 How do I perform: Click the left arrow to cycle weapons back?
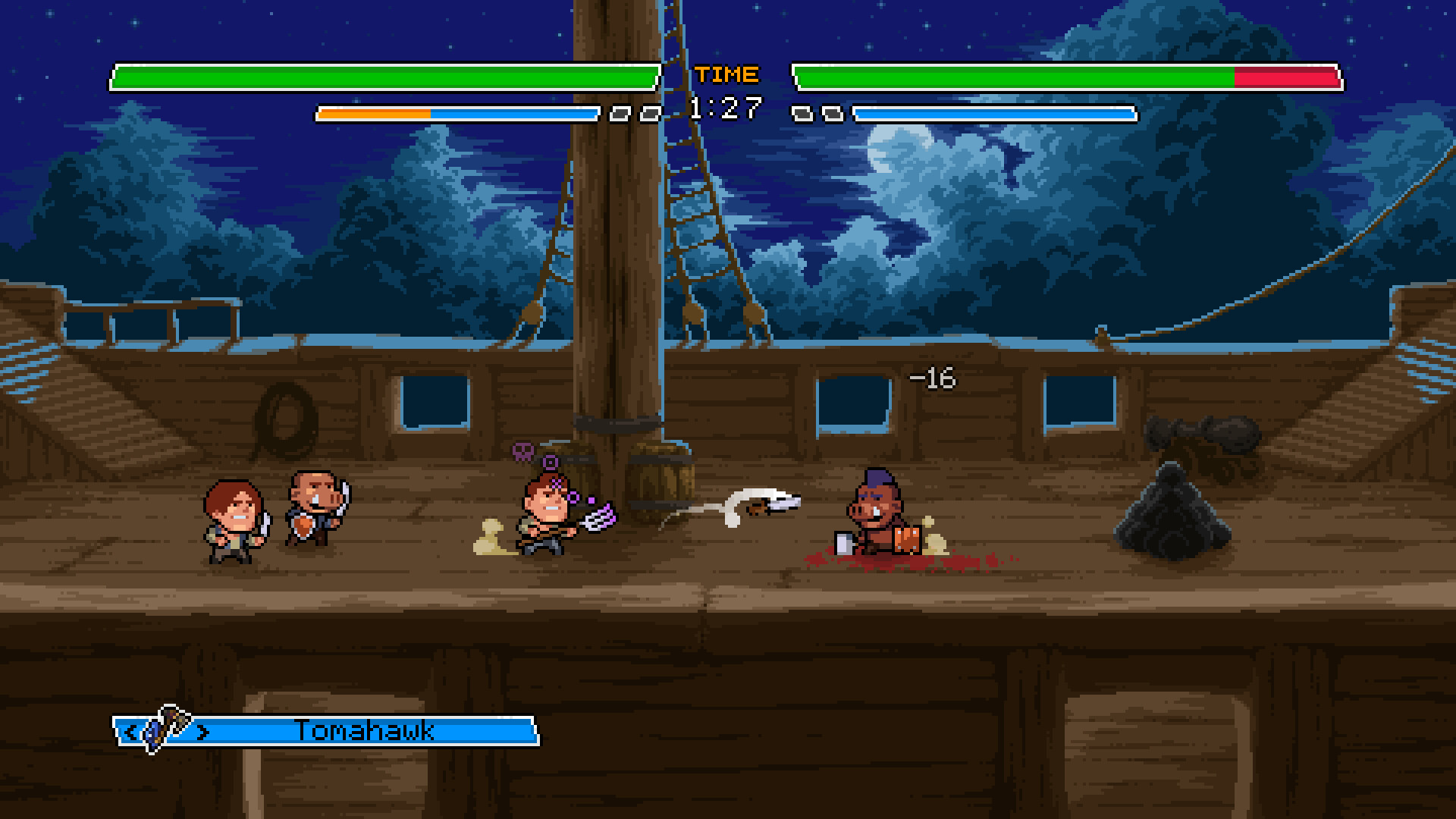pos(133,731)
